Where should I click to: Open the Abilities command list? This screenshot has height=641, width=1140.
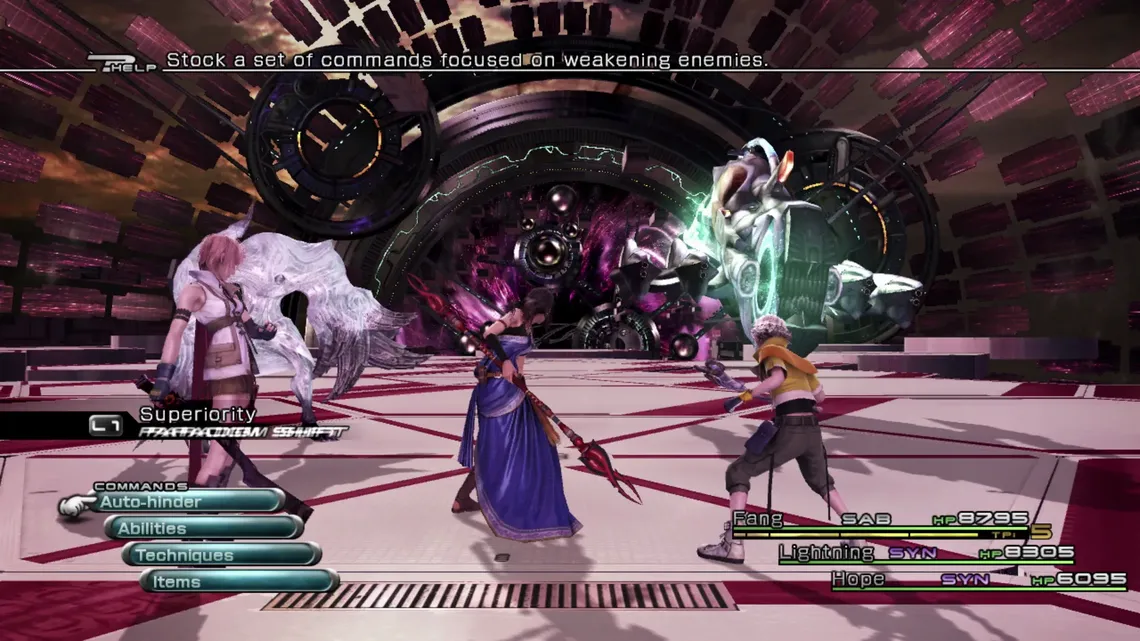(x=205, y=528)
